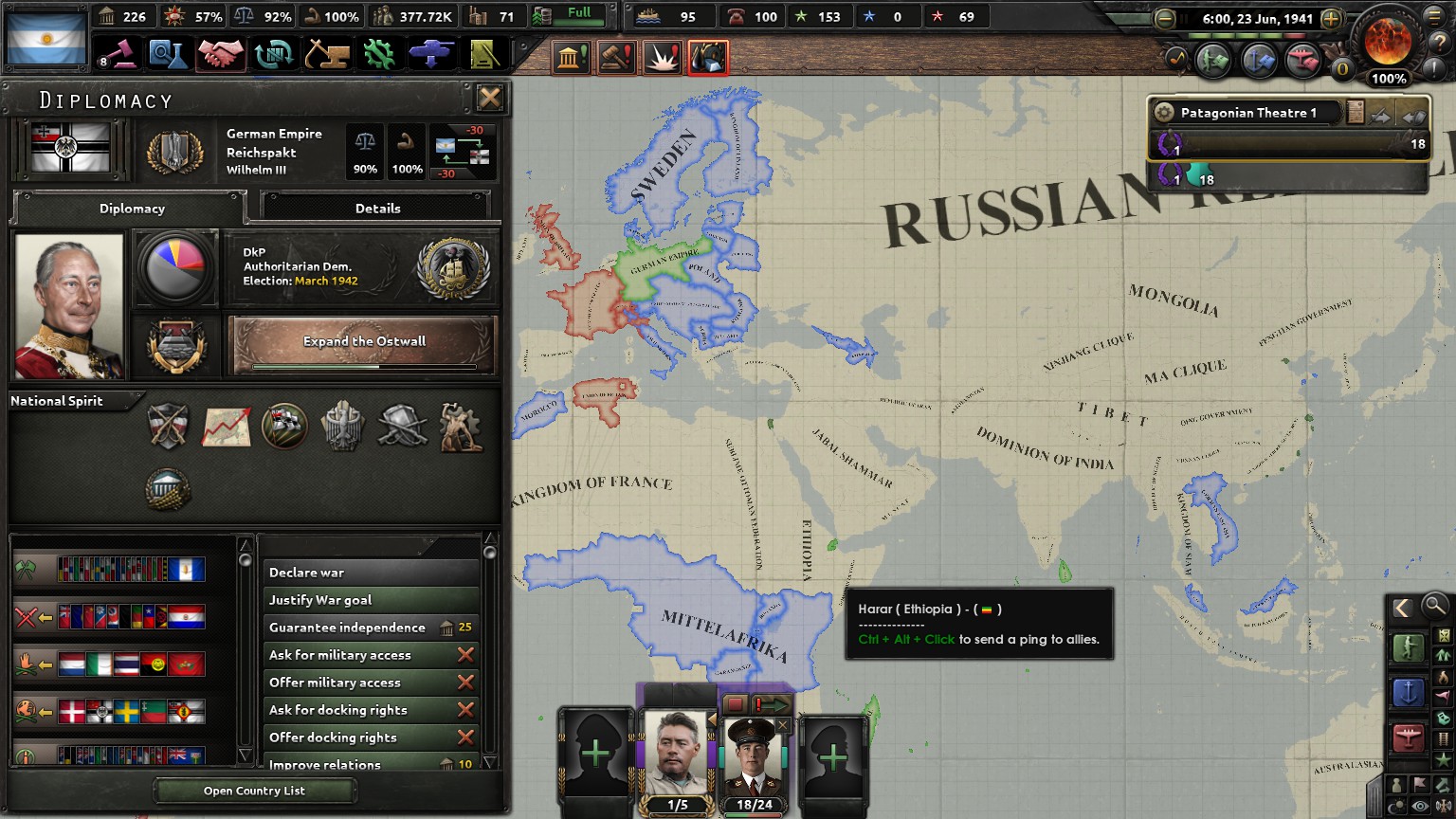This screenshot has width=1456, height=819.
Task: Click the Expand the Ostwall focus progress bar
Action: pyautogui.click(x=363, y=367)
